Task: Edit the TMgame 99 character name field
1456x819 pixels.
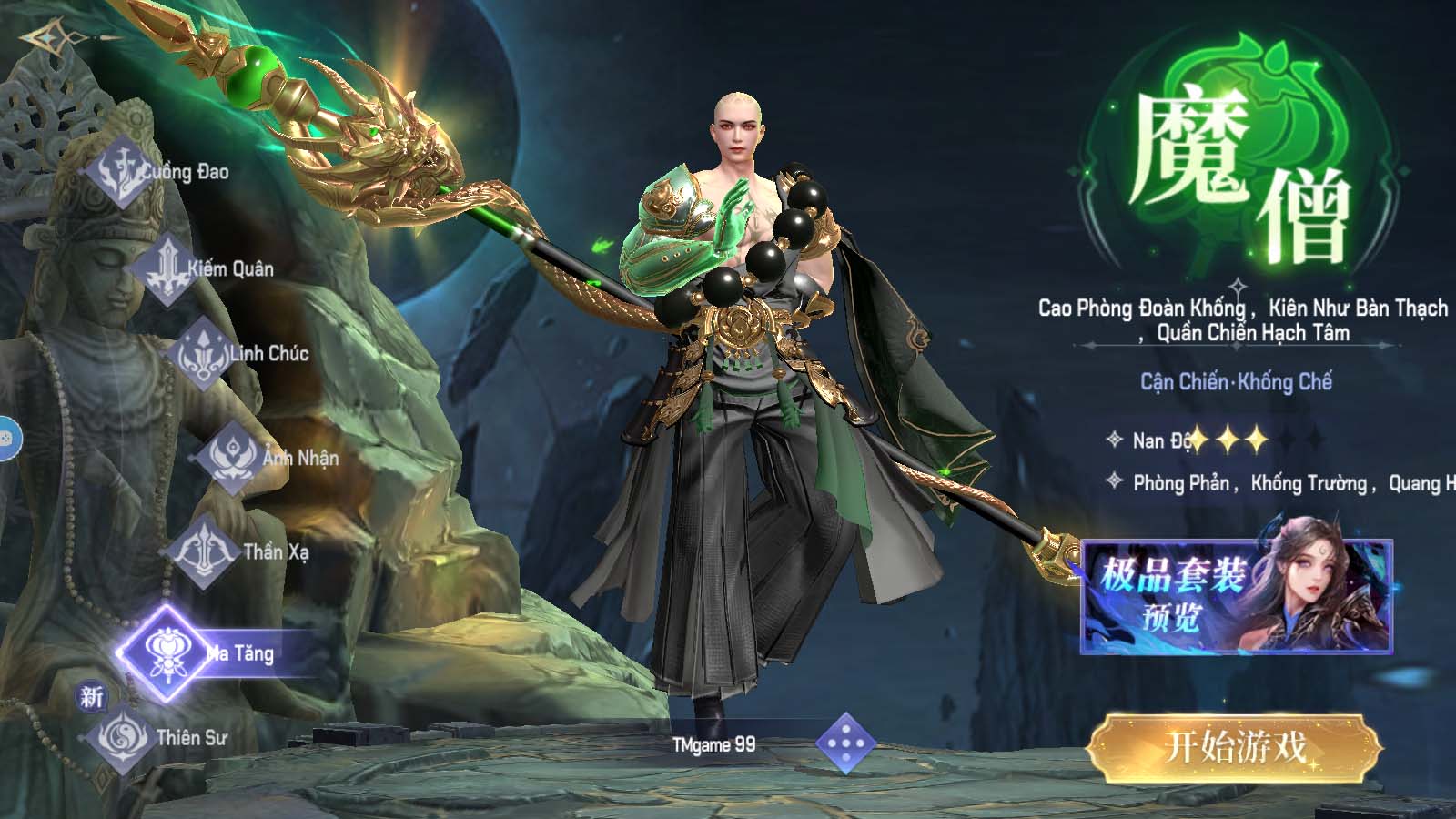Action: tap(713, 744)
